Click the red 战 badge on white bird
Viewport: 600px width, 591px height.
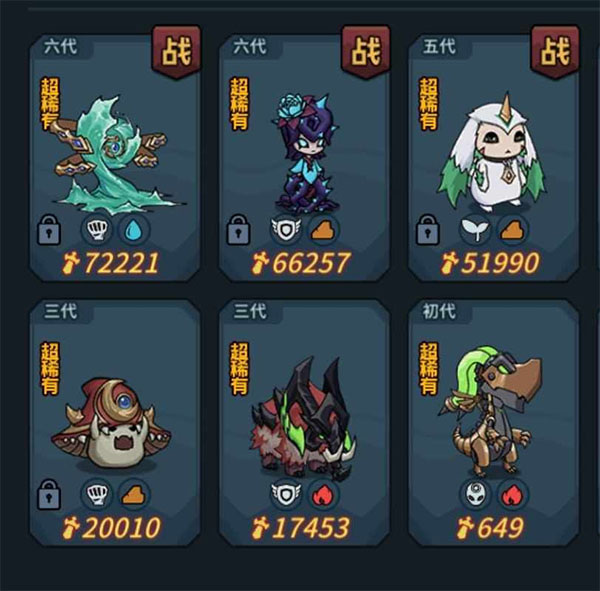[x=555, y=51]
